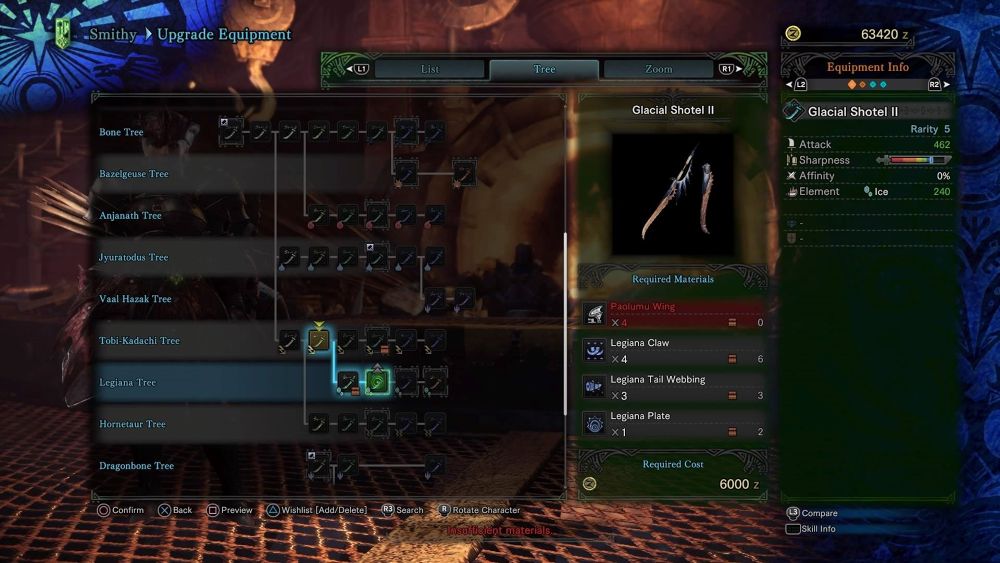Select the Legiana Plate material row

(673, 423)
